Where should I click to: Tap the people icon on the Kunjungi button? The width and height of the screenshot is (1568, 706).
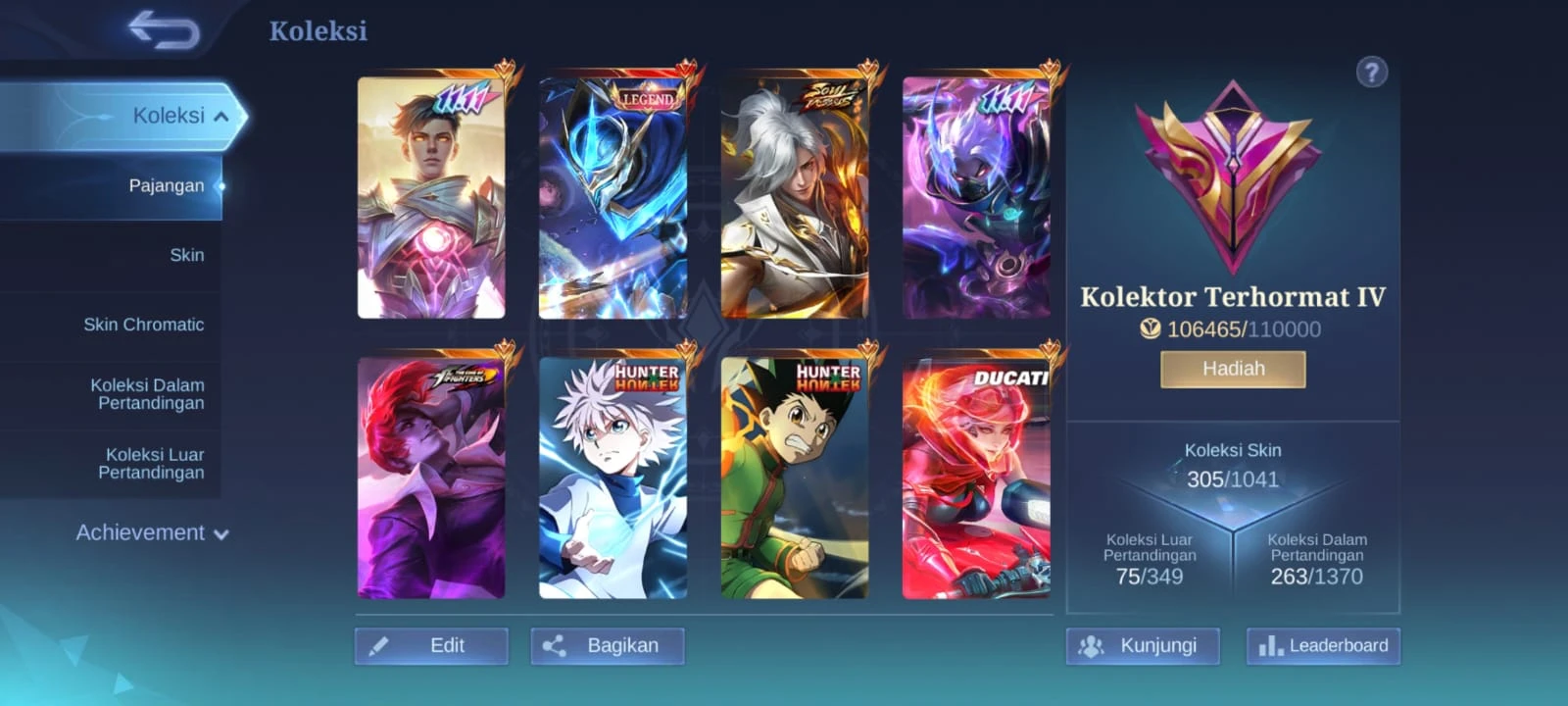pos(1091,646)
